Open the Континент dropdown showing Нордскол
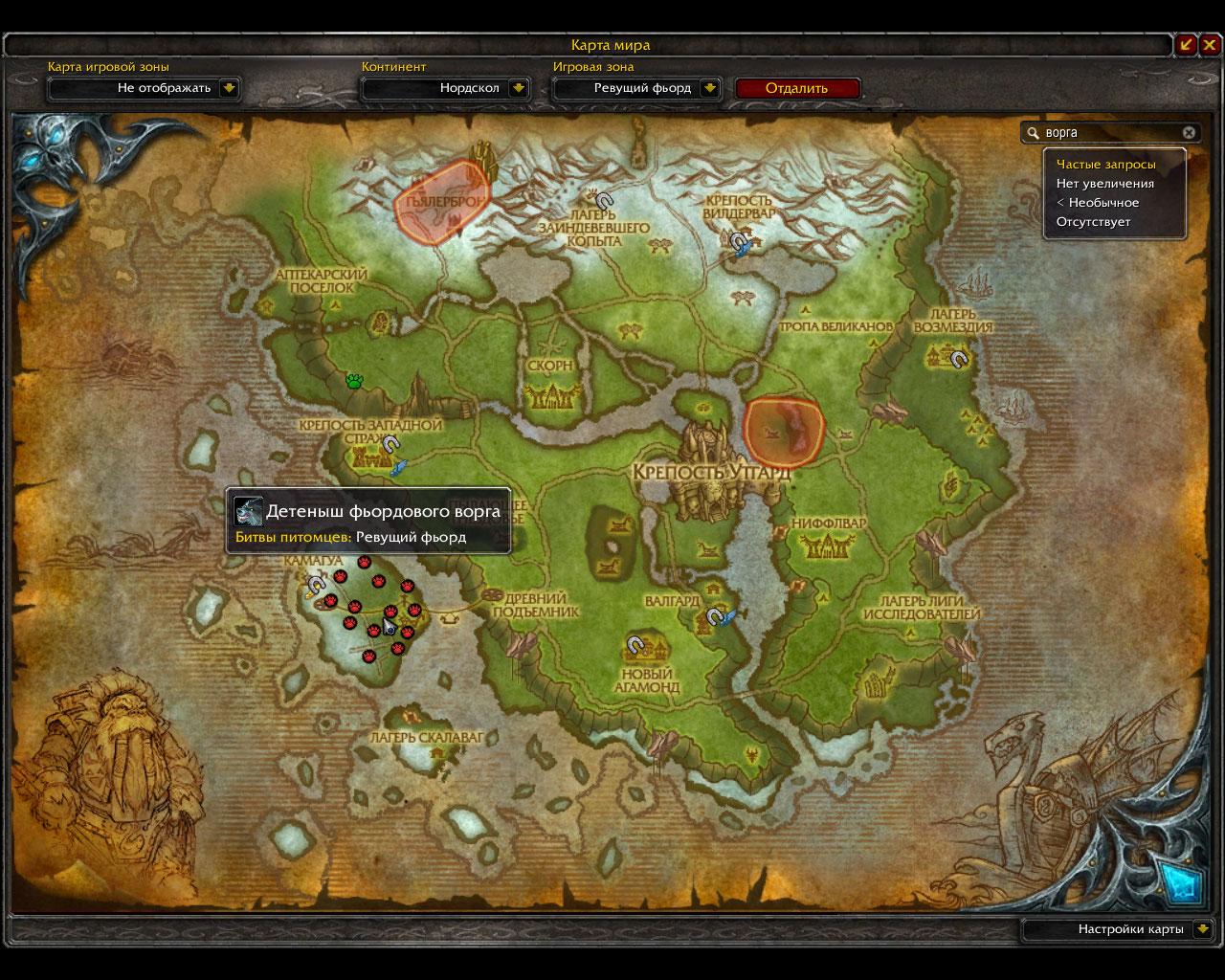This screenshot has height=980, width=1225. pyautogui.click(x=518, y=88)
